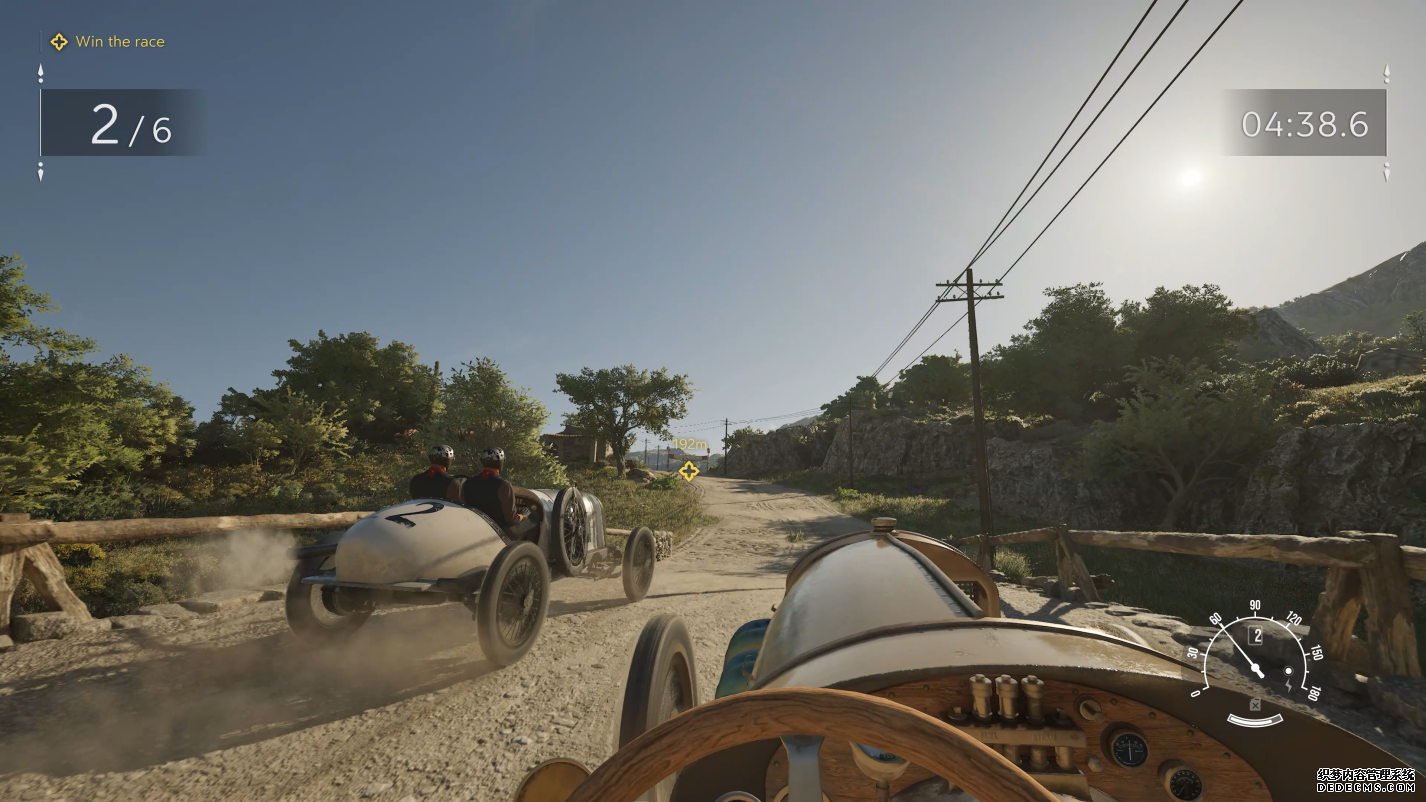
Task: Click the "Win the race" objective tracker
Action: [108, 42]
